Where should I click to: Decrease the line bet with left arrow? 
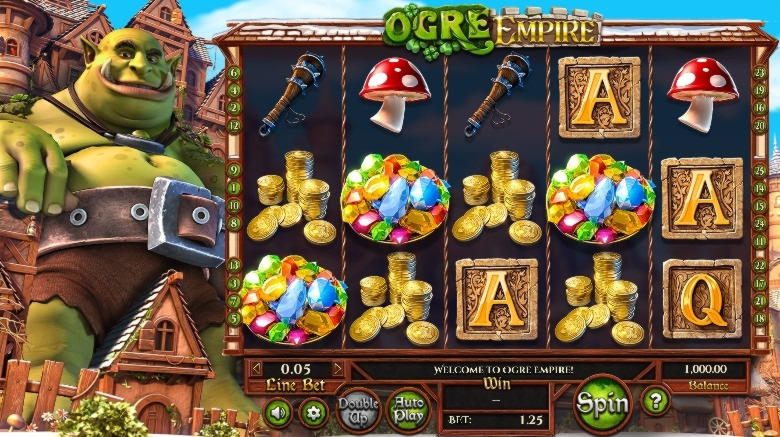pyautogui.click(x=256, y=369)
